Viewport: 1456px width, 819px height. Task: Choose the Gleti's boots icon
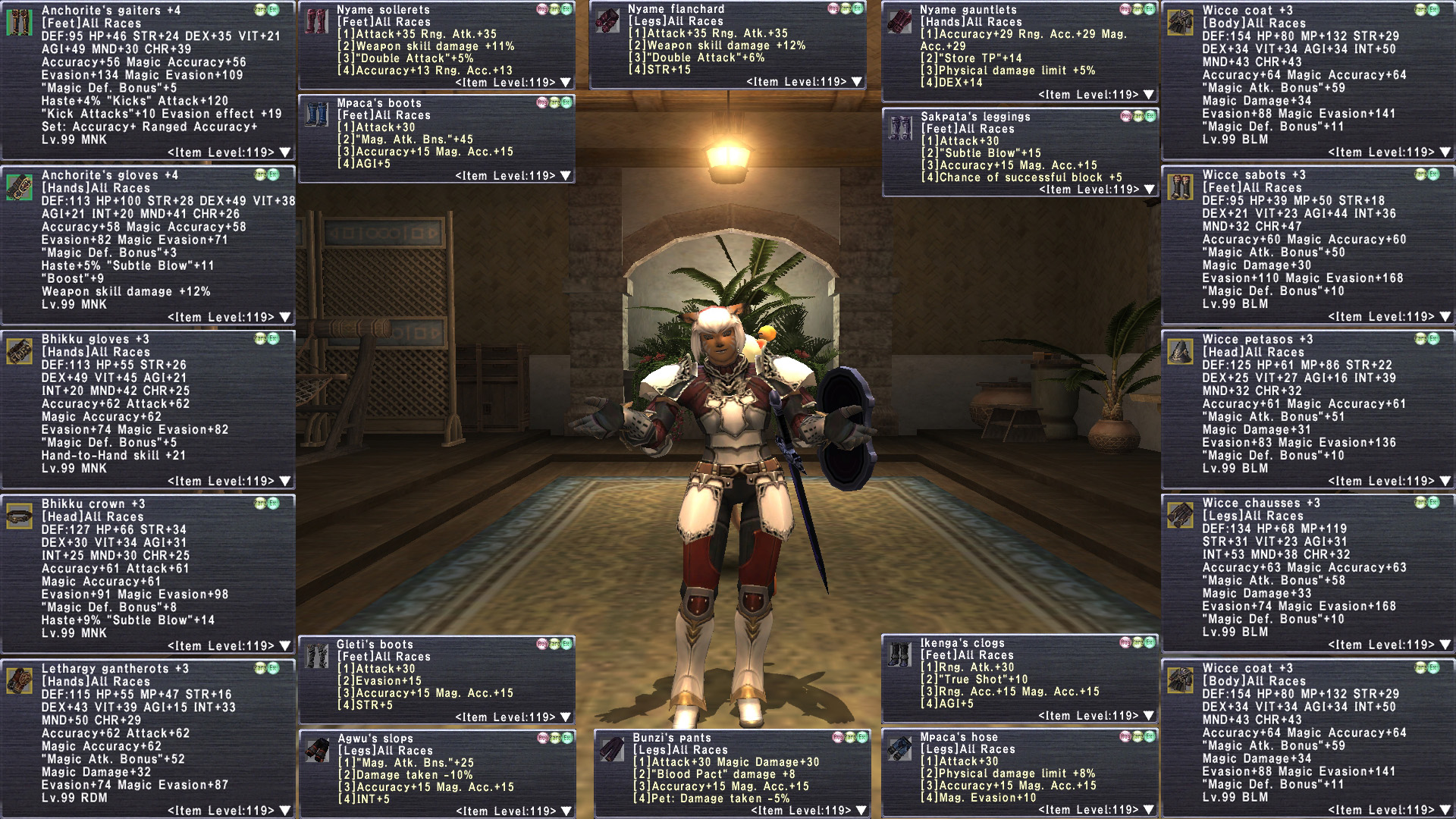point(316,656)
